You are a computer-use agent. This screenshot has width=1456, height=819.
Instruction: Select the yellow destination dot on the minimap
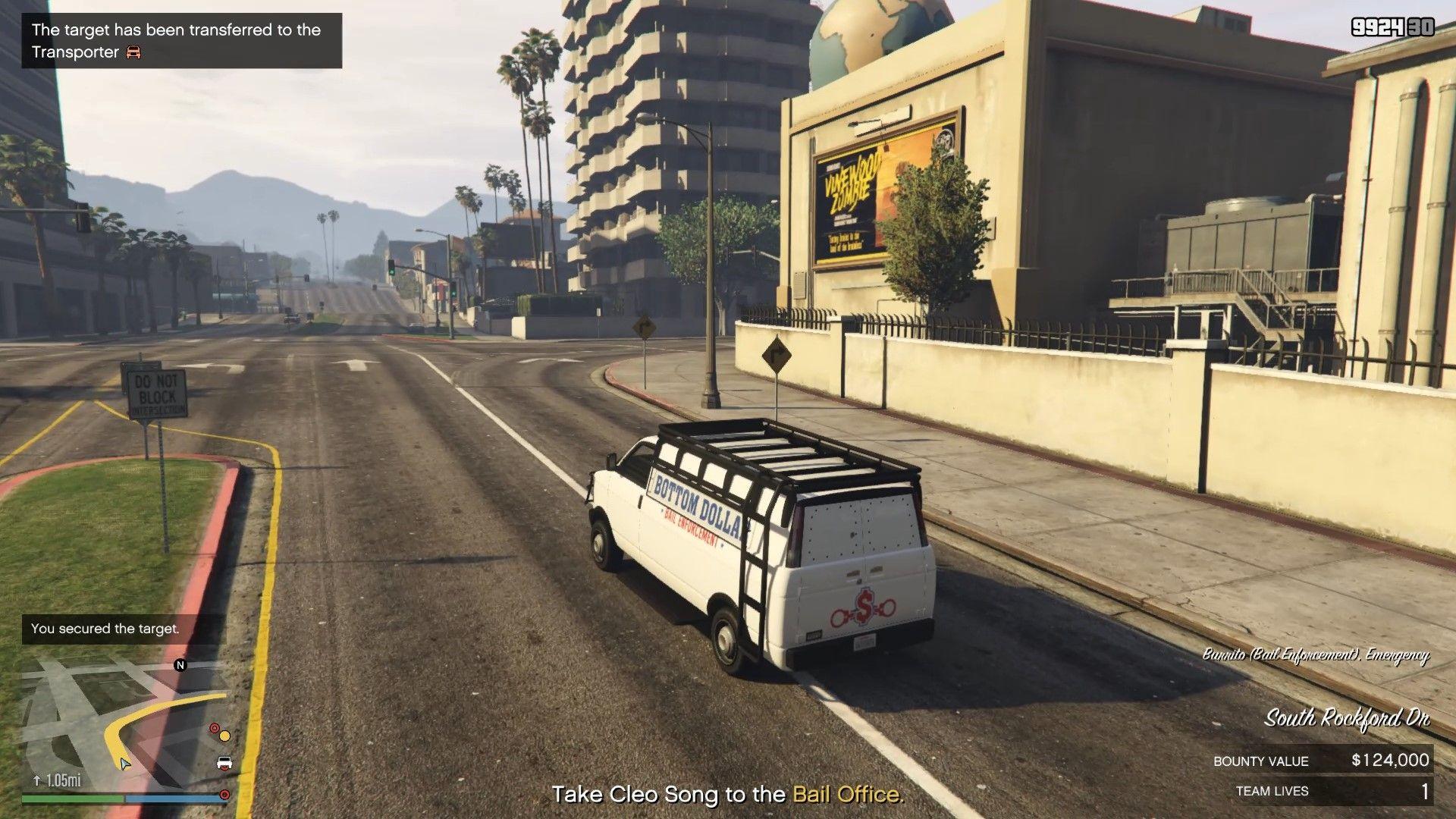224,736
